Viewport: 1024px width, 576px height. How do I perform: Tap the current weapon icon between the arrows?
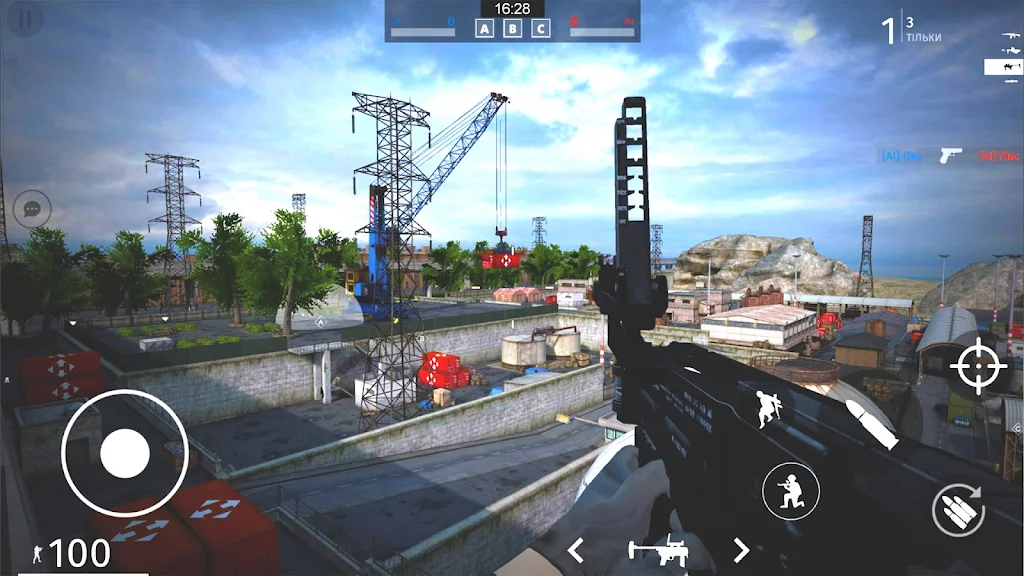click(657, 550)
